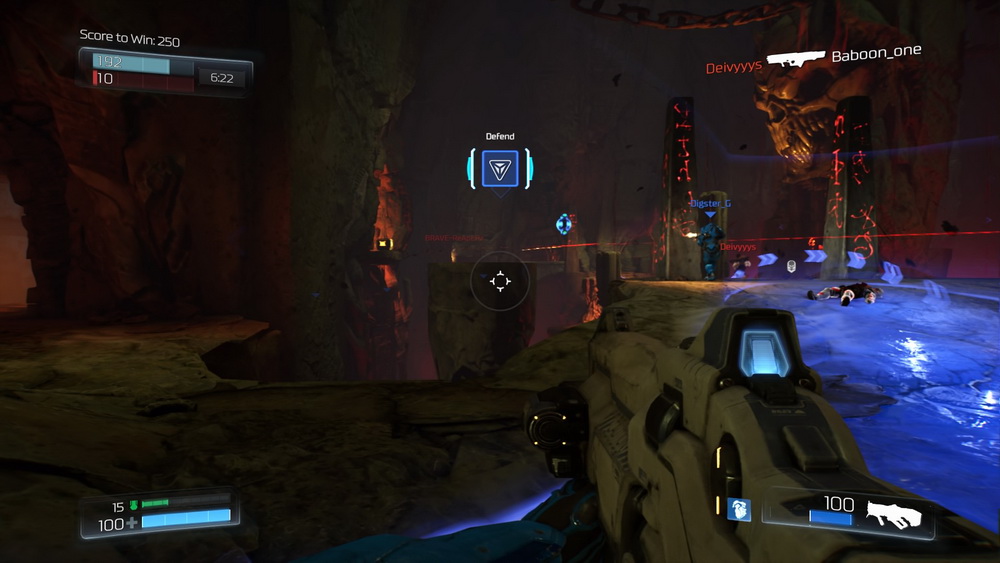Click the kill feed weapon icon
Screen dimensions: 1000x563
[795, 58]
